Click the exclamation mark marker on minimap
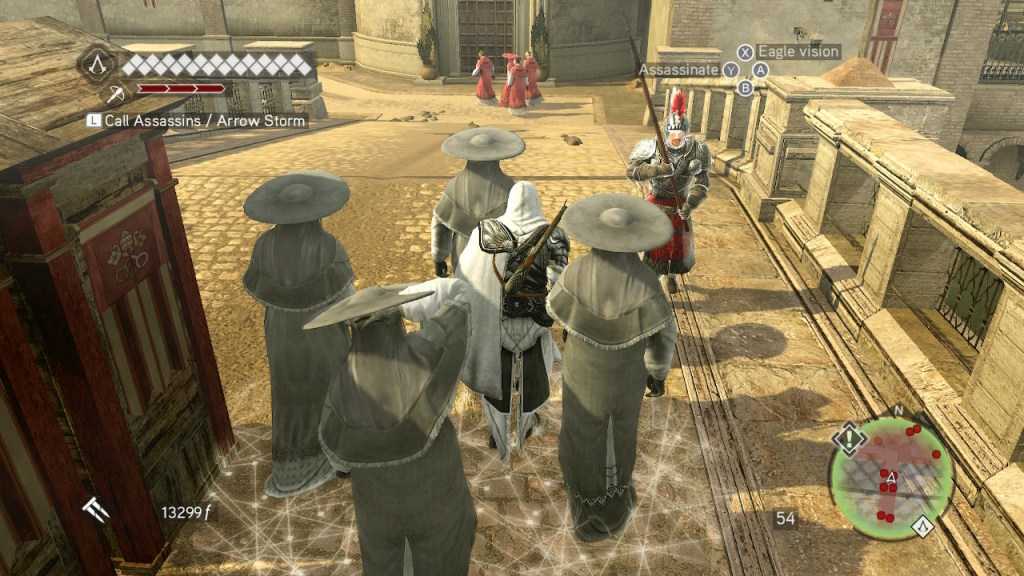 coord(849,438)
